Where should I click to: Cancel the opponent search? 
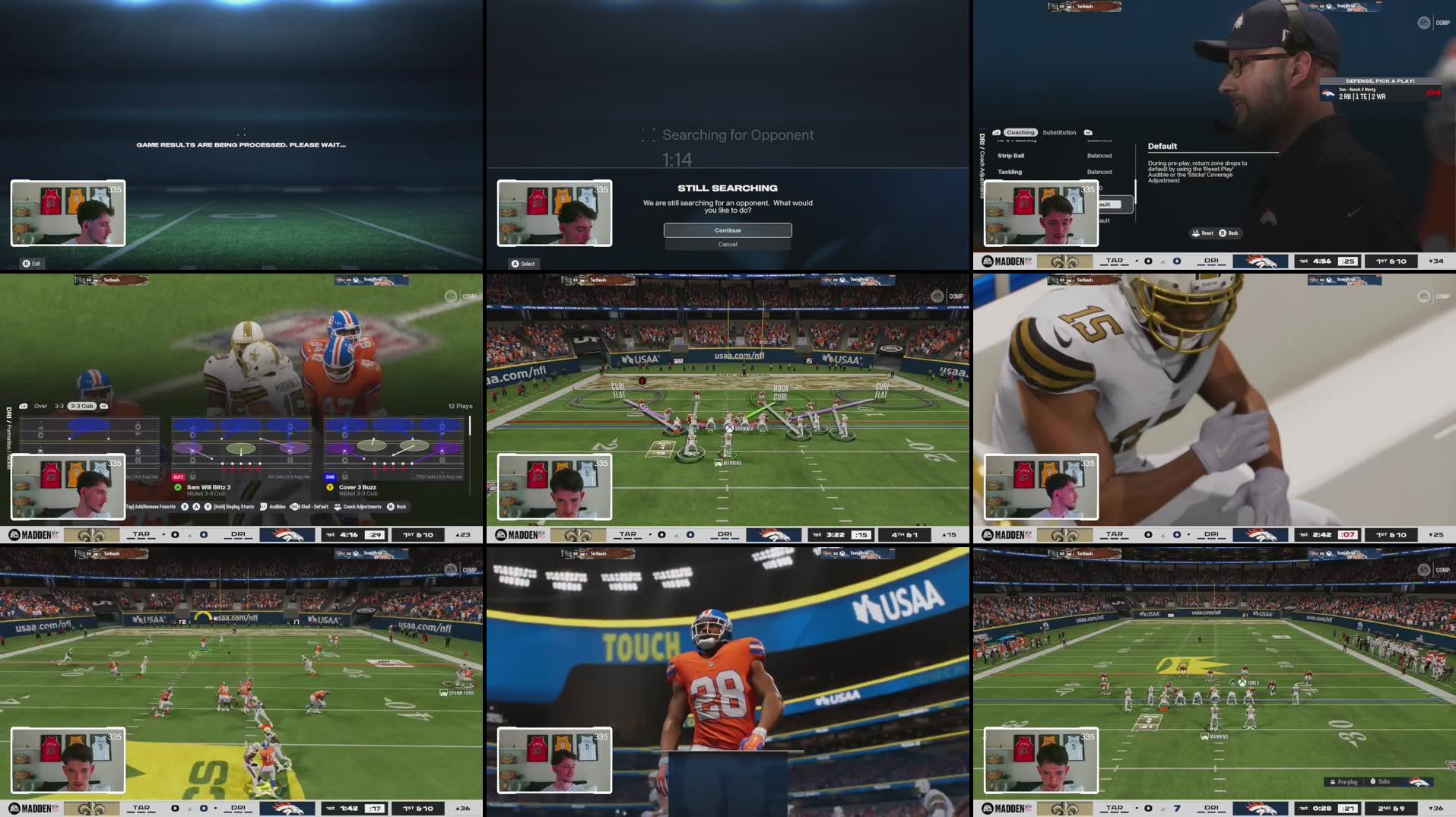click(728, 245)
